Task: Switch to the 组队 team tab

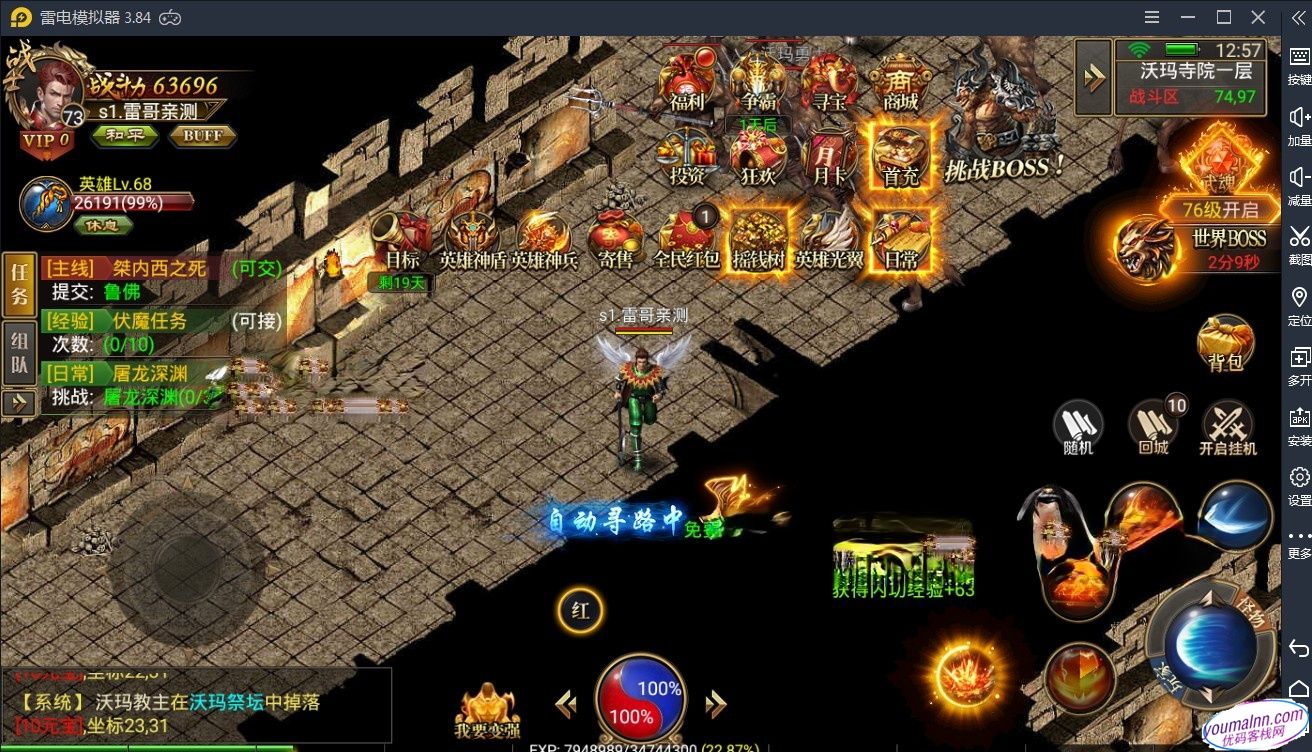Action: click(x=19, y=354)
